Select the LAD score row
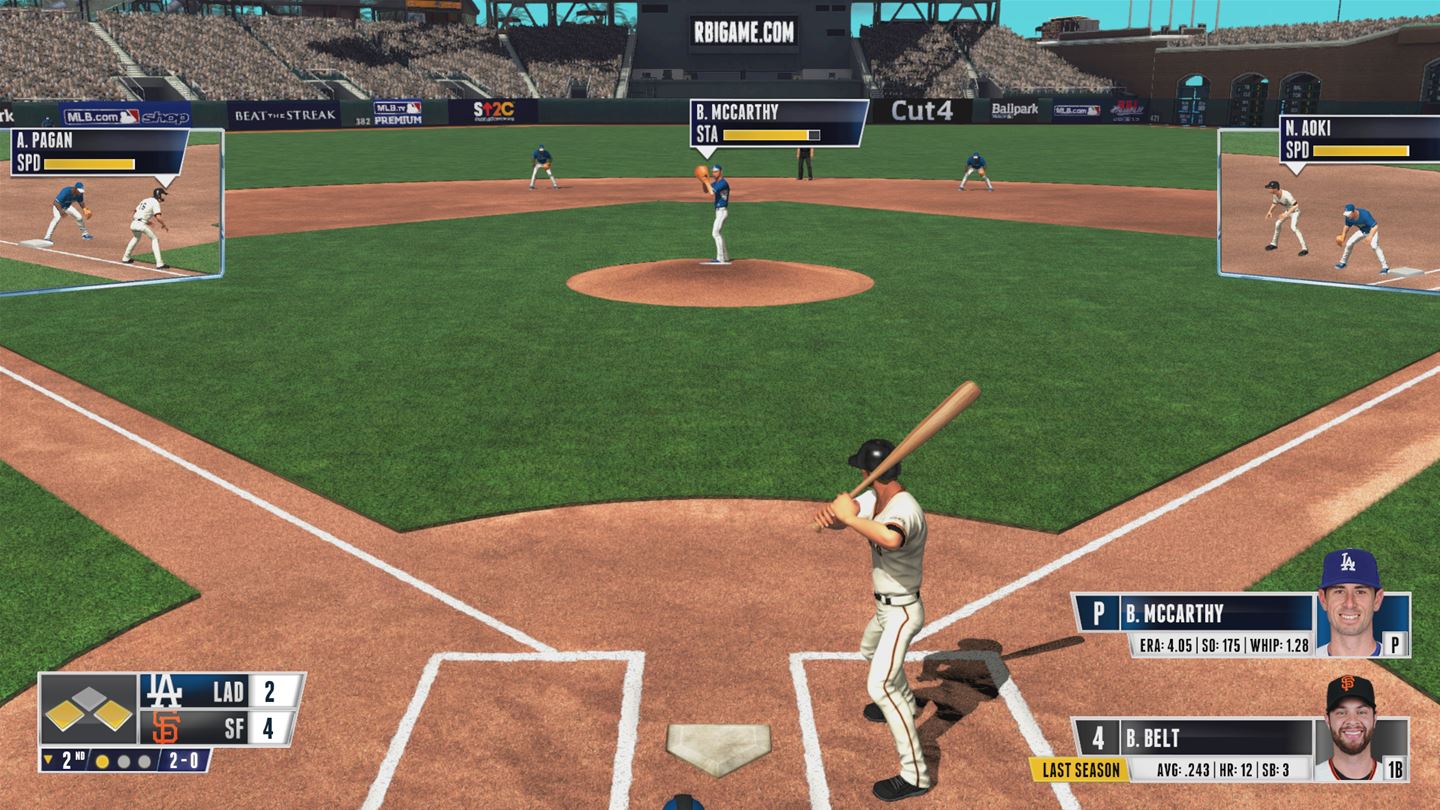The image size is (1440, 810). pyautogui.click(x=228, y=692)
